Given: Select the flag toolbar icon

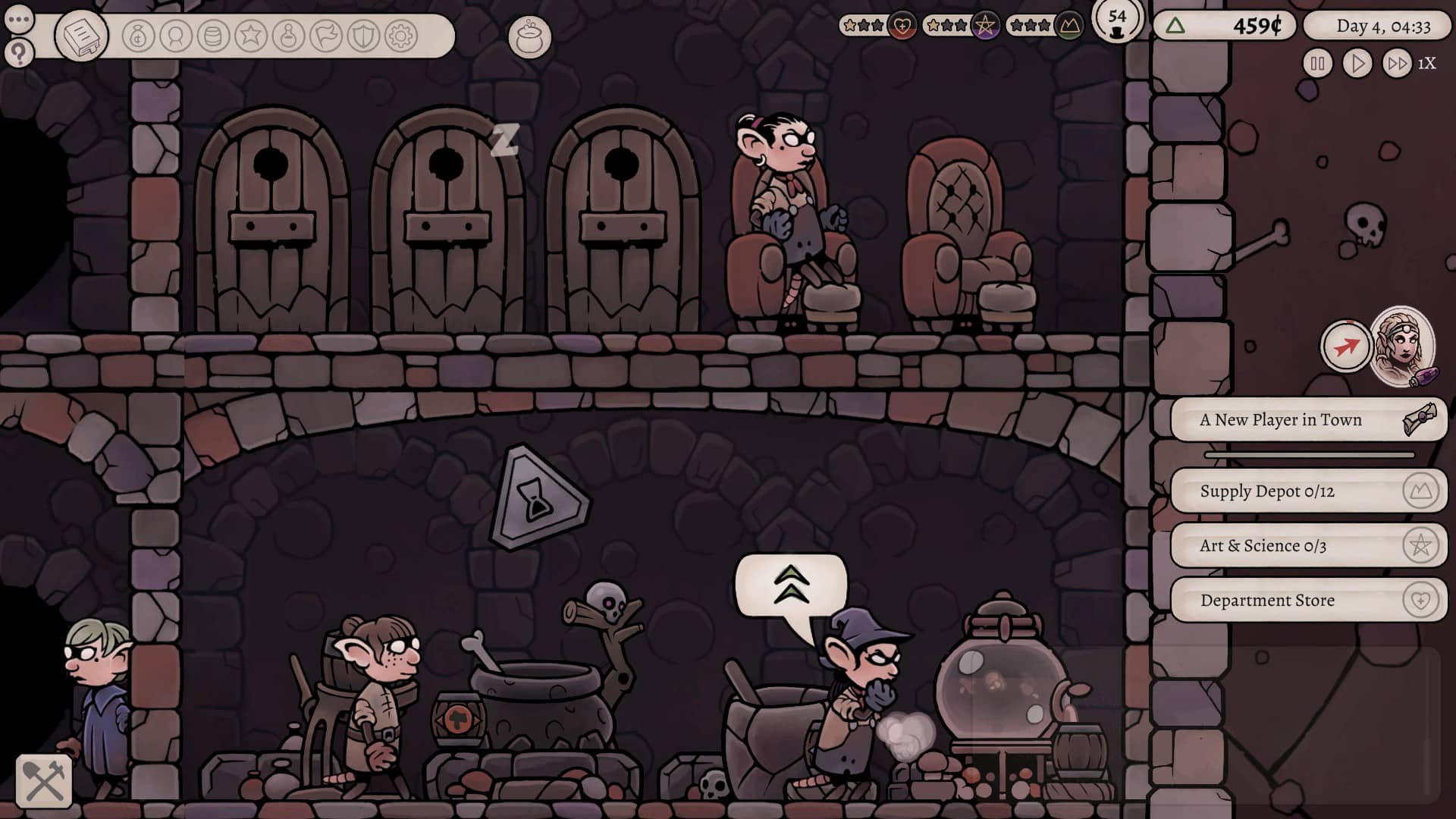Looking at the screenshot, I should click(326, 36).
